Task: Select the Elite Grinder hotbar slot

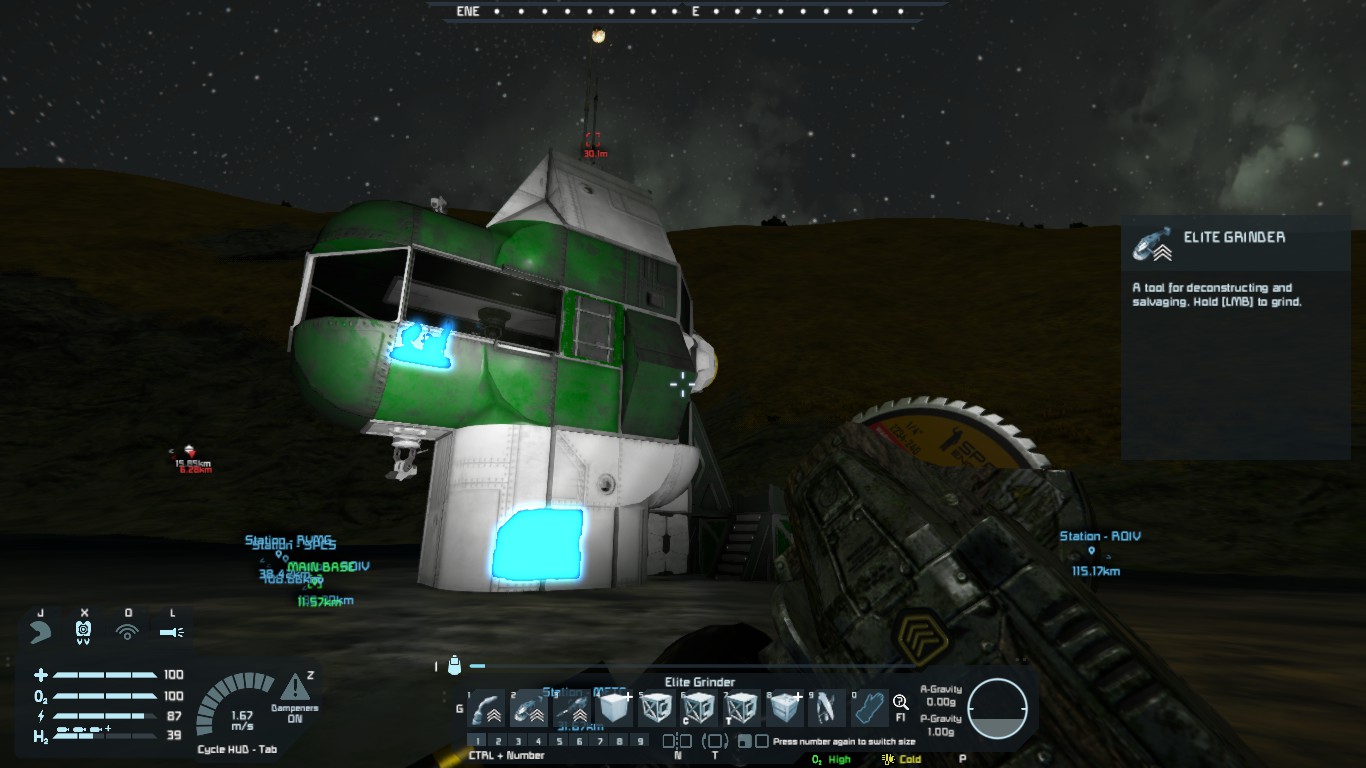Action: [530, 709]
